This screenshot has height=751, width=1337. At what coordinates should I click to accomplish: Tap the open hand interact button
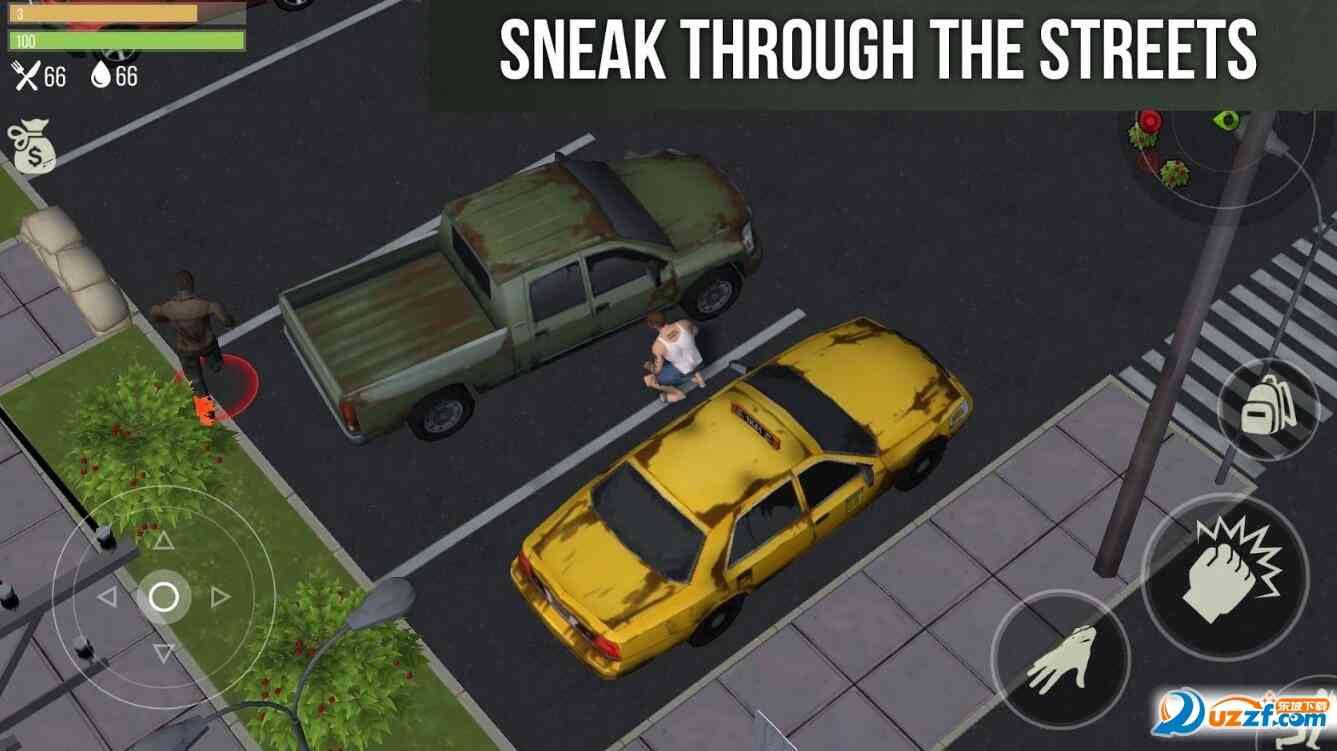(x=1059, y=659)
